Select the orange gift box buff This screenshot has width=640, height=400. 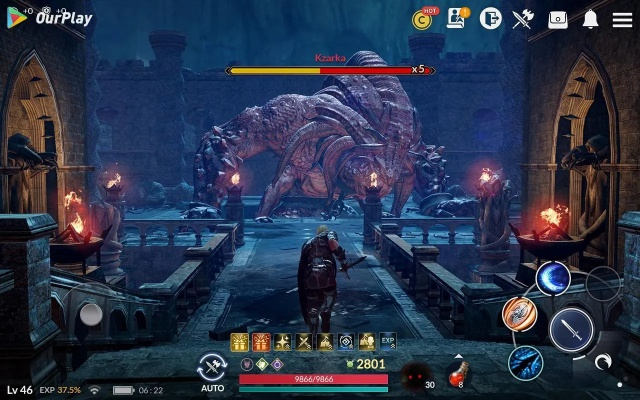[x=261, y=342]
